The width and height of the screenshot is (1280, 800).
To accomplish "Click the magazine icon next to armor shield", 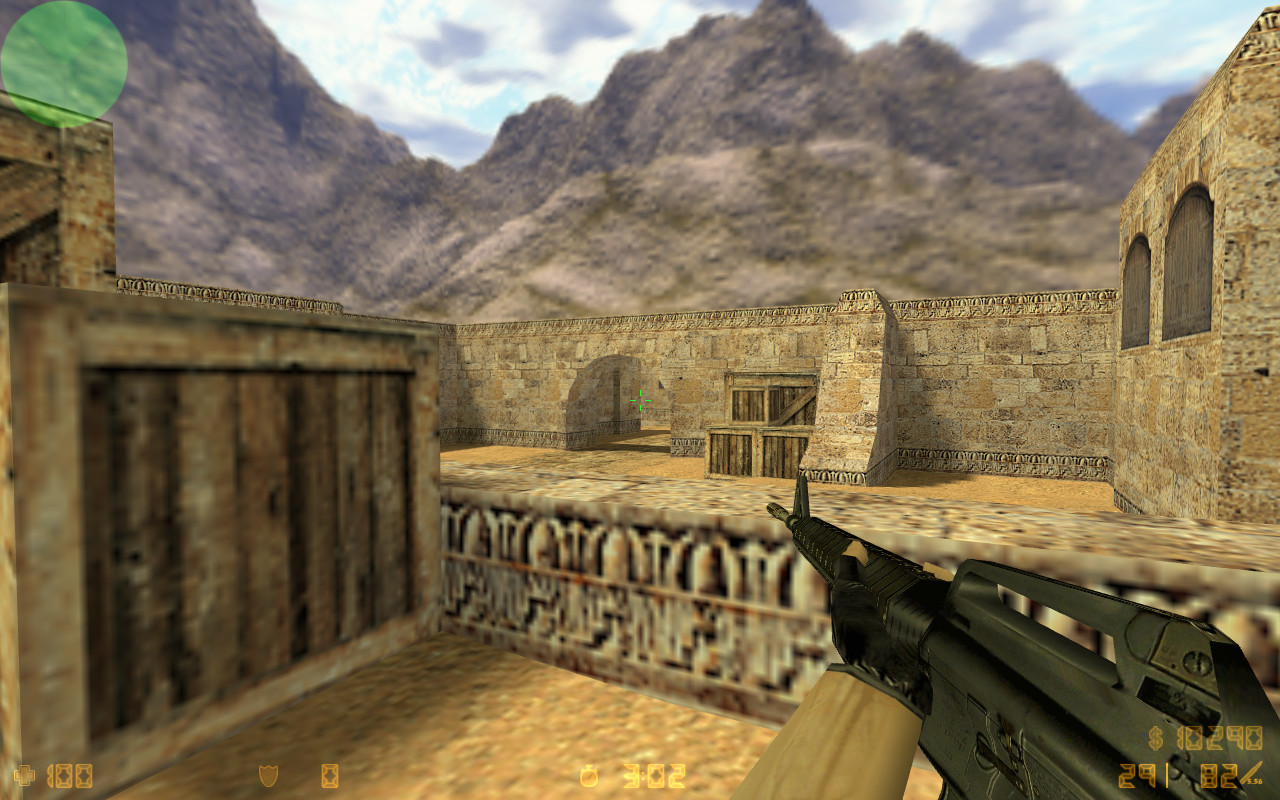I will click(329, 775).
